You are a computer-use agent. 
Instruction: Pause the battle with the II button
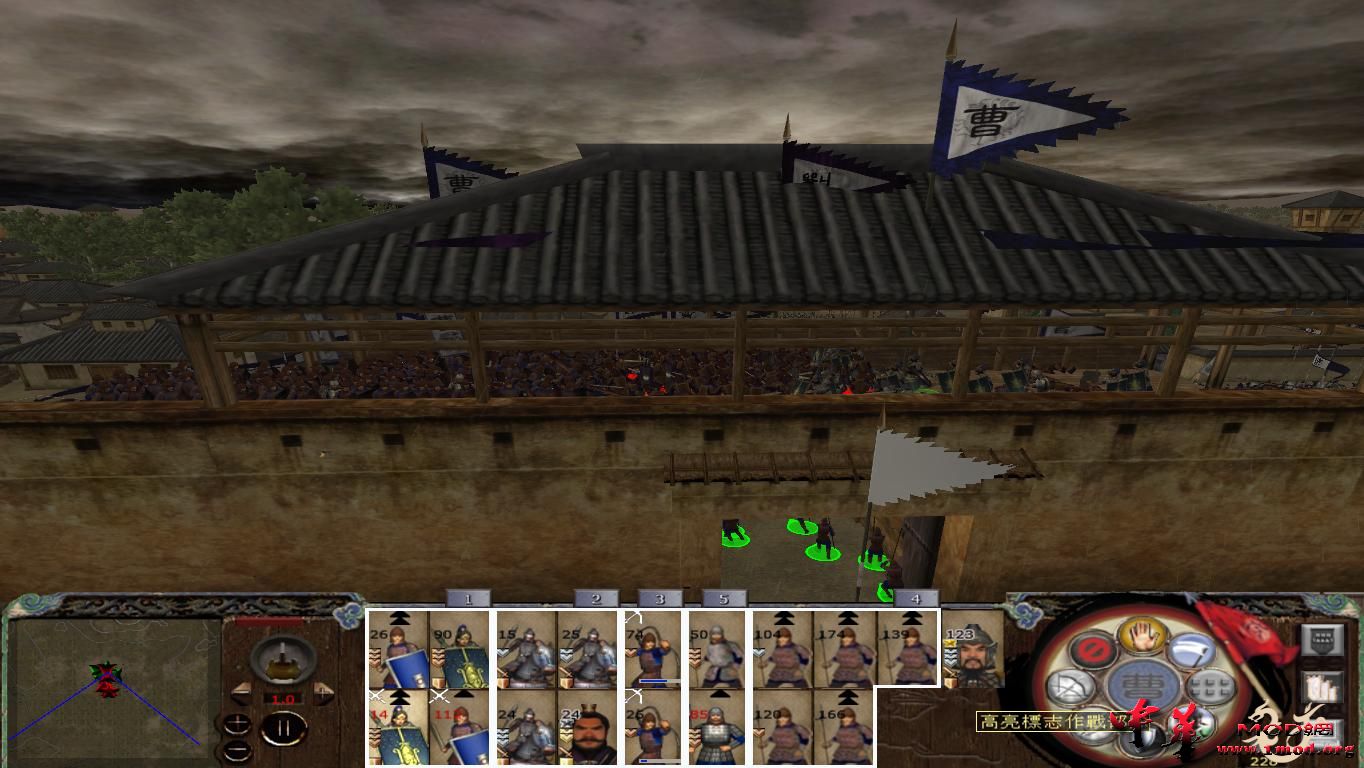(283, 728)
